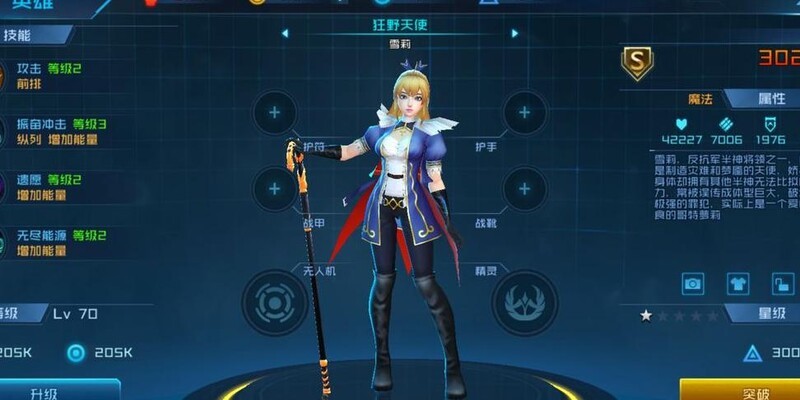Go to the previous hero with left arrow

[x=285, y=33]
